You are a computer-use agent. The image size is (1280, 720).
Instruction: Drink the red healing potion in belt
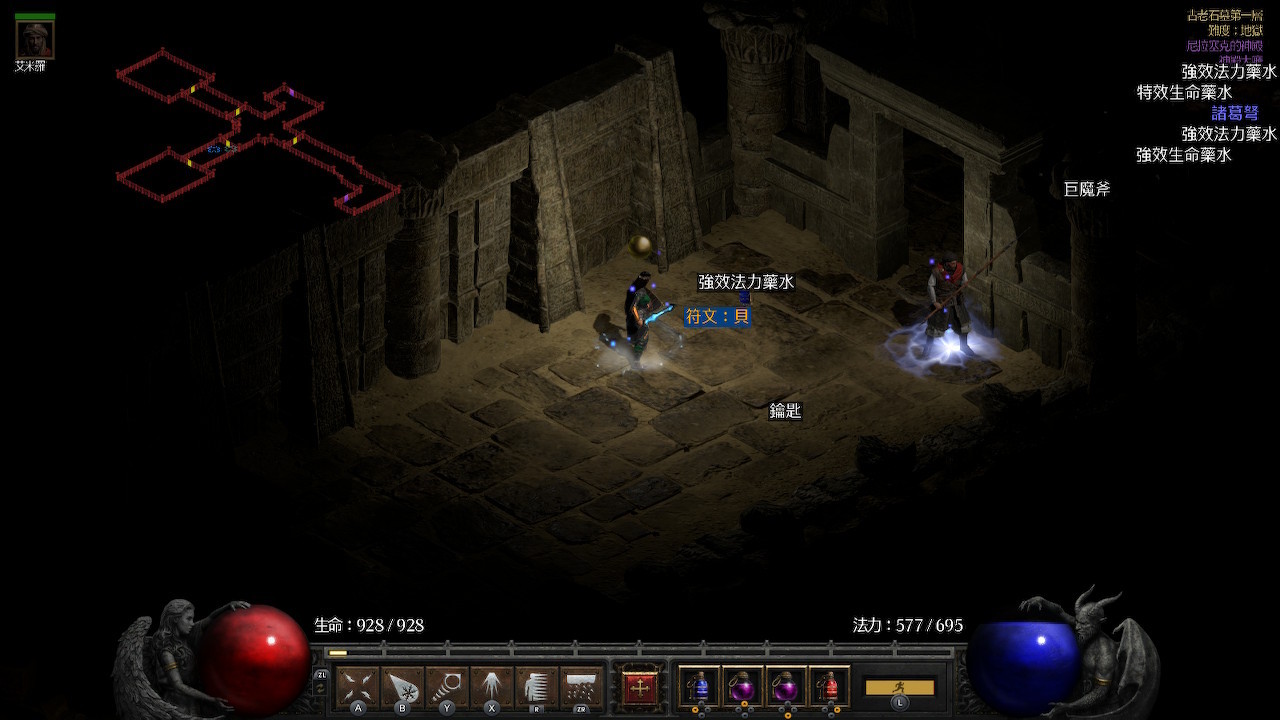tap(828, 687)
